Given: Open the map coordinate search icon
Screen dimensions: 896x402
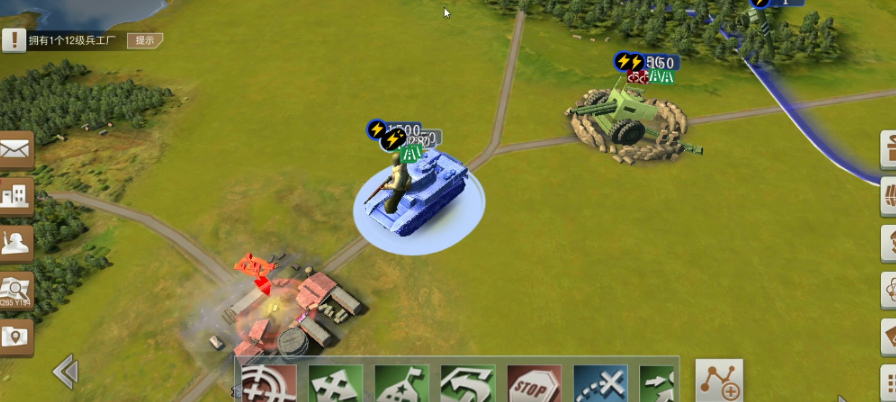Looking at the screenshot, I should coord(17,290).
